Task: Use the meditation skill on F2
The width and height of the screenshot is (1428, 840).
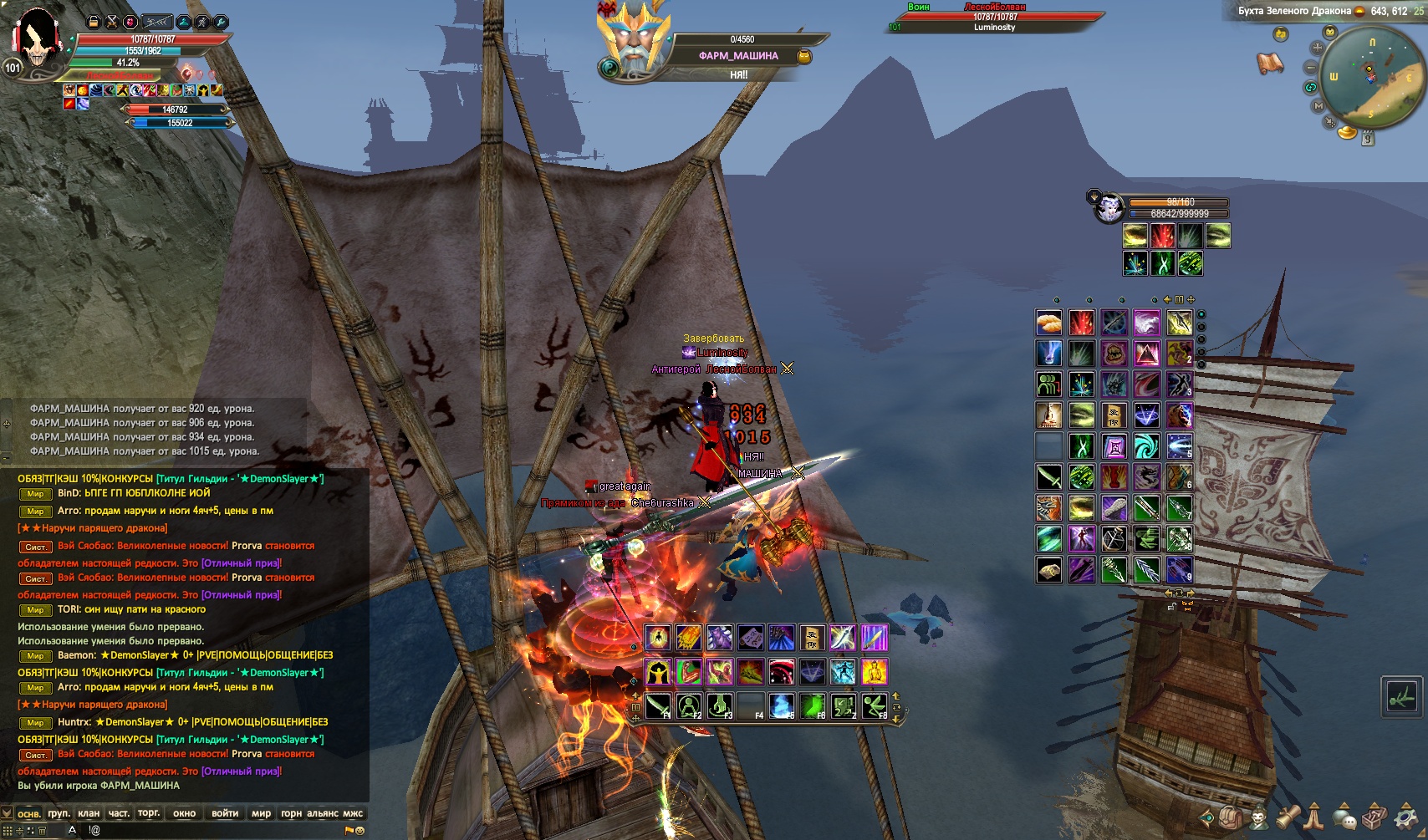Action: [x=689, y=706]
